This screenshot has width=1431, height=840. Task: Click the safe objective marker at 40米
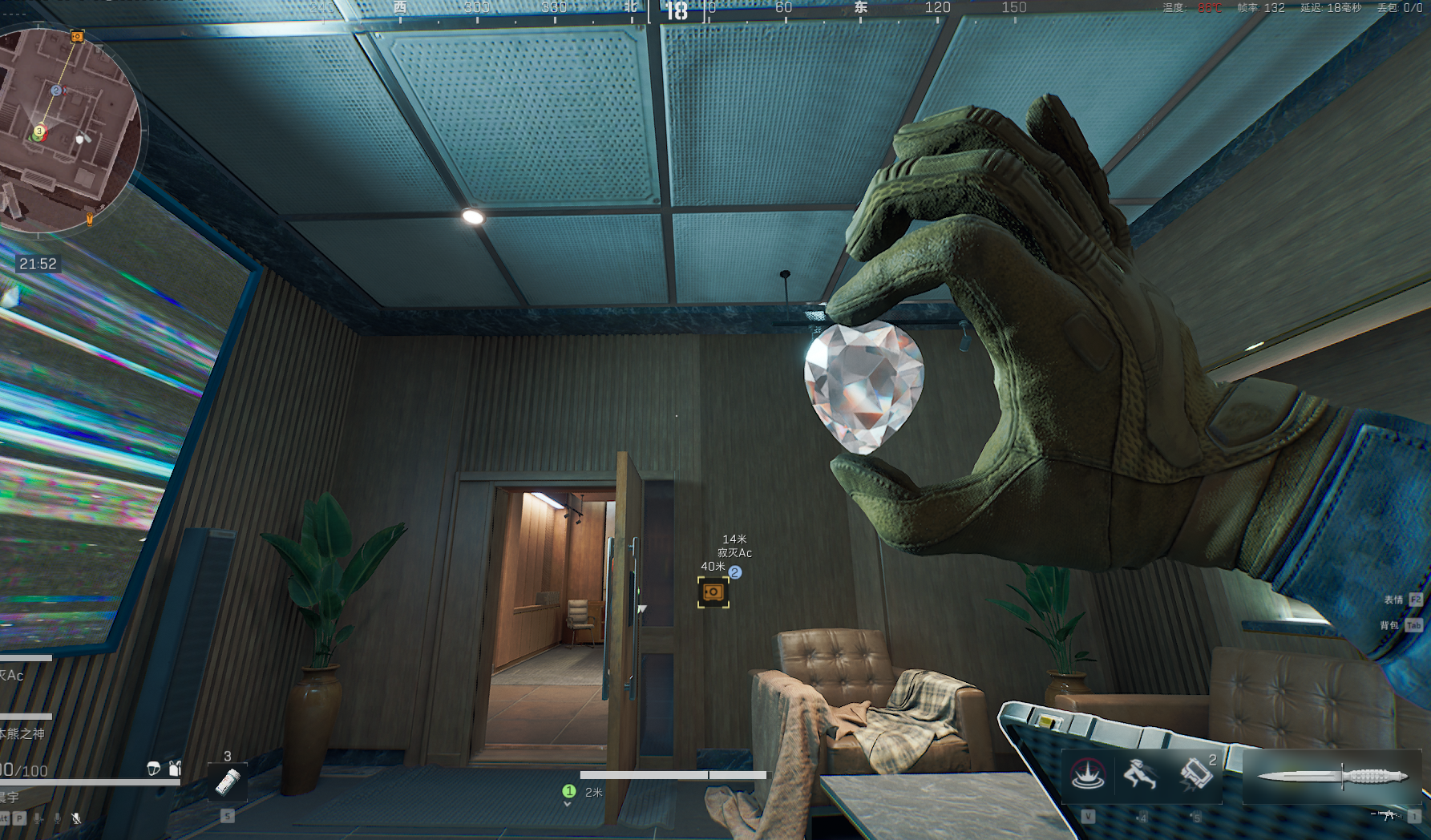point(713,592)
